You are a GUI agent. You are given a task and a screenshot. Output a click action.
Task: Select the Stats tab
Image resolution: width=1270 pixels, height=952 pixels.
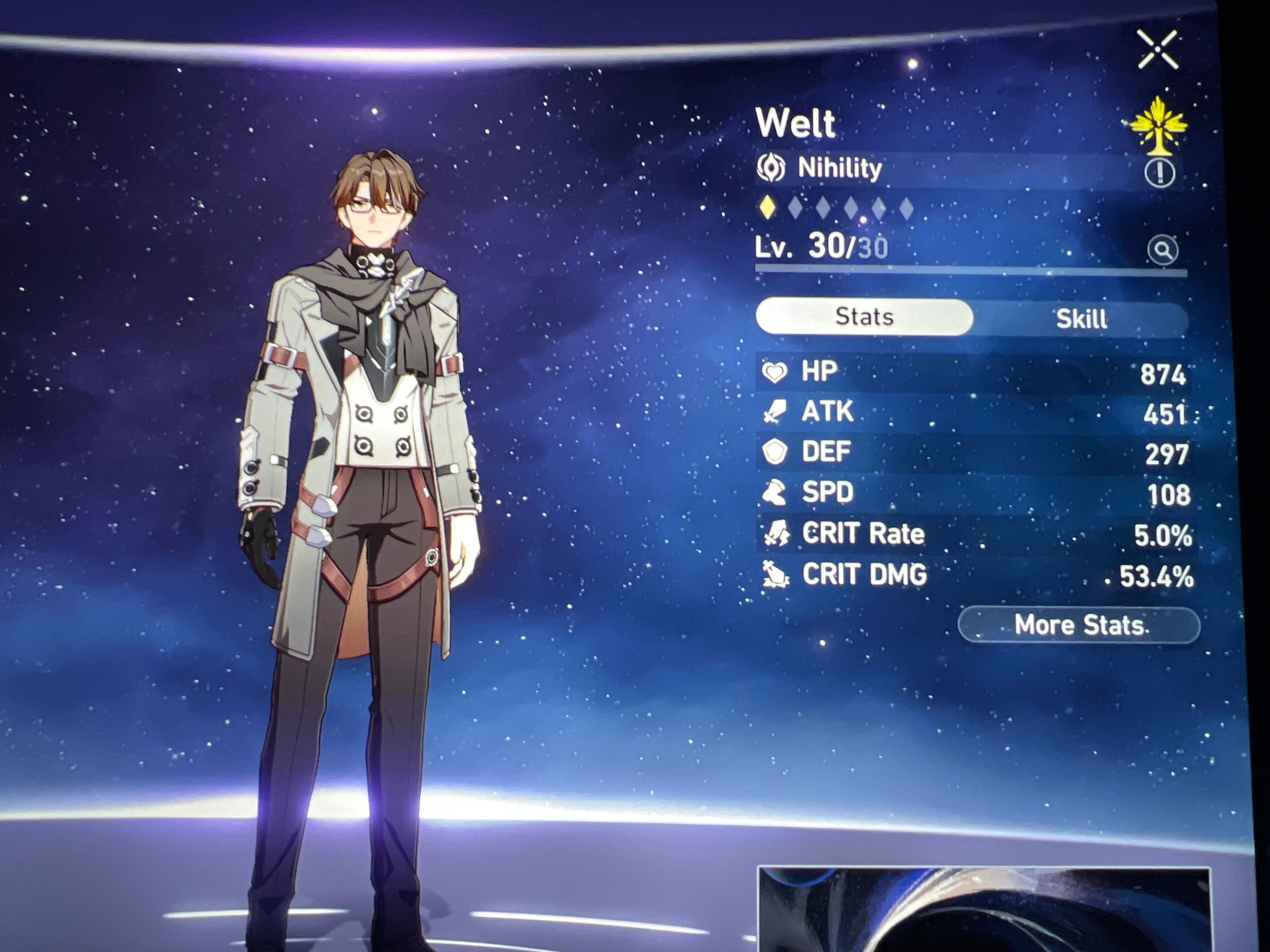pos(864,317)
